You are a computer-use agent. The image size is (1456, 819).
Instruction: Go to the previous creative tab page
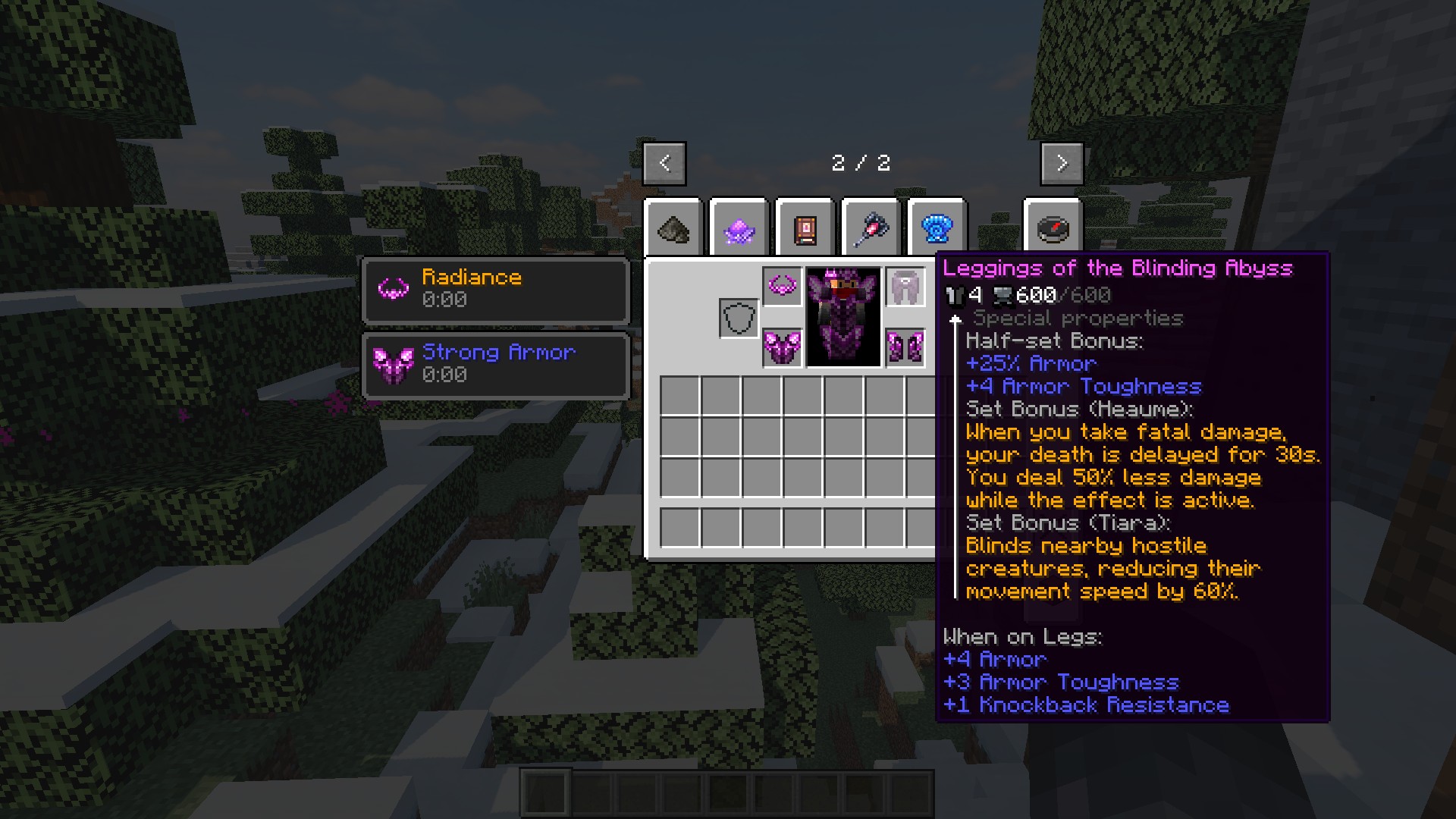pyautogui.click(x=664, y=163)
